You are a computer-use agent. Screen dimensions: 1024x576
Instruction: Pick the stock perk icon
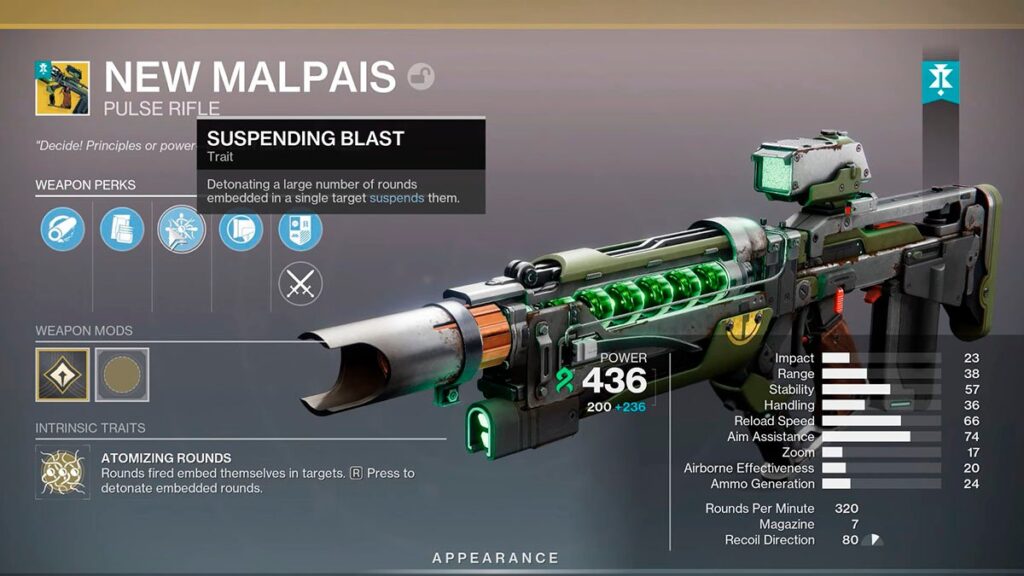[x=241, y=229]
